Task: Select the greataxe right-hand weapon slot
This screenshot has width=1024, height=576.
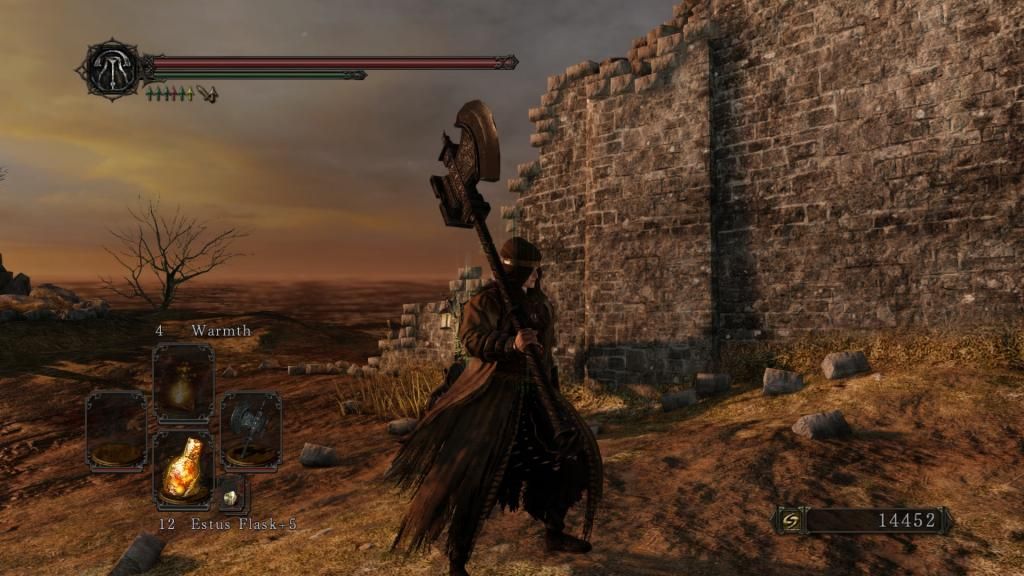Action: [x=250, y=430]
